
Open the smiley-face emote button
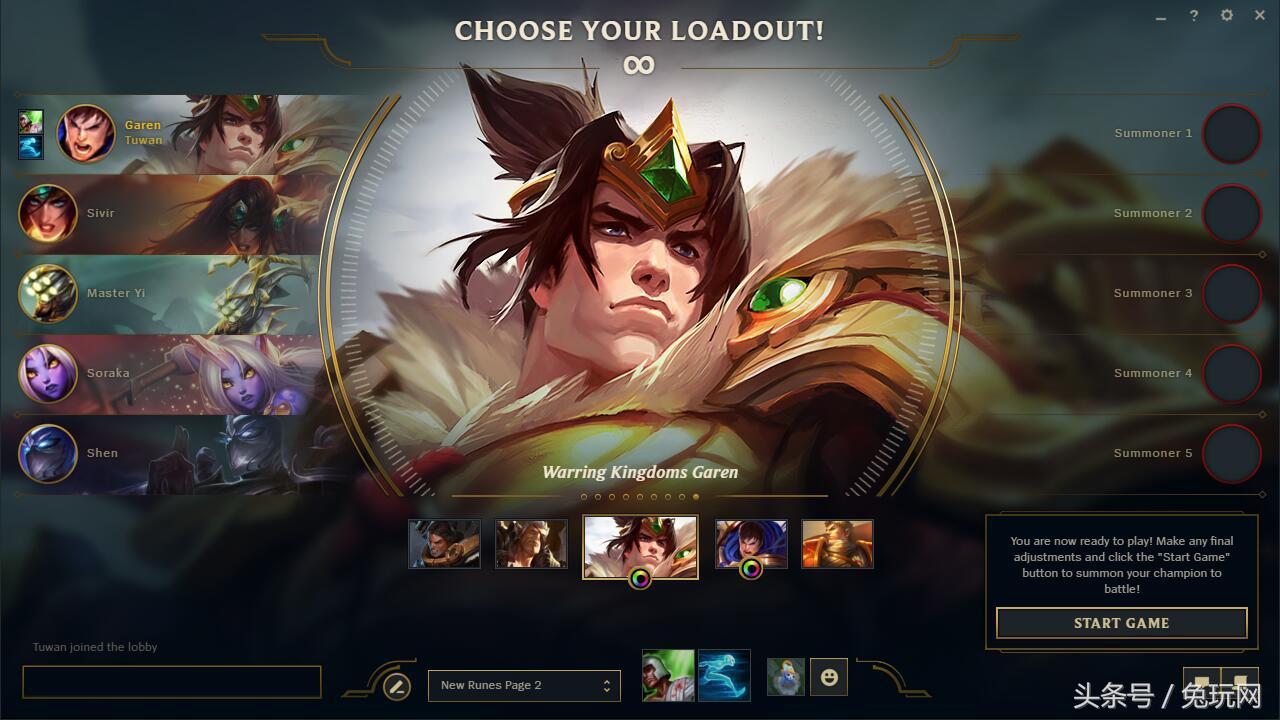click(x=828, y=677)
